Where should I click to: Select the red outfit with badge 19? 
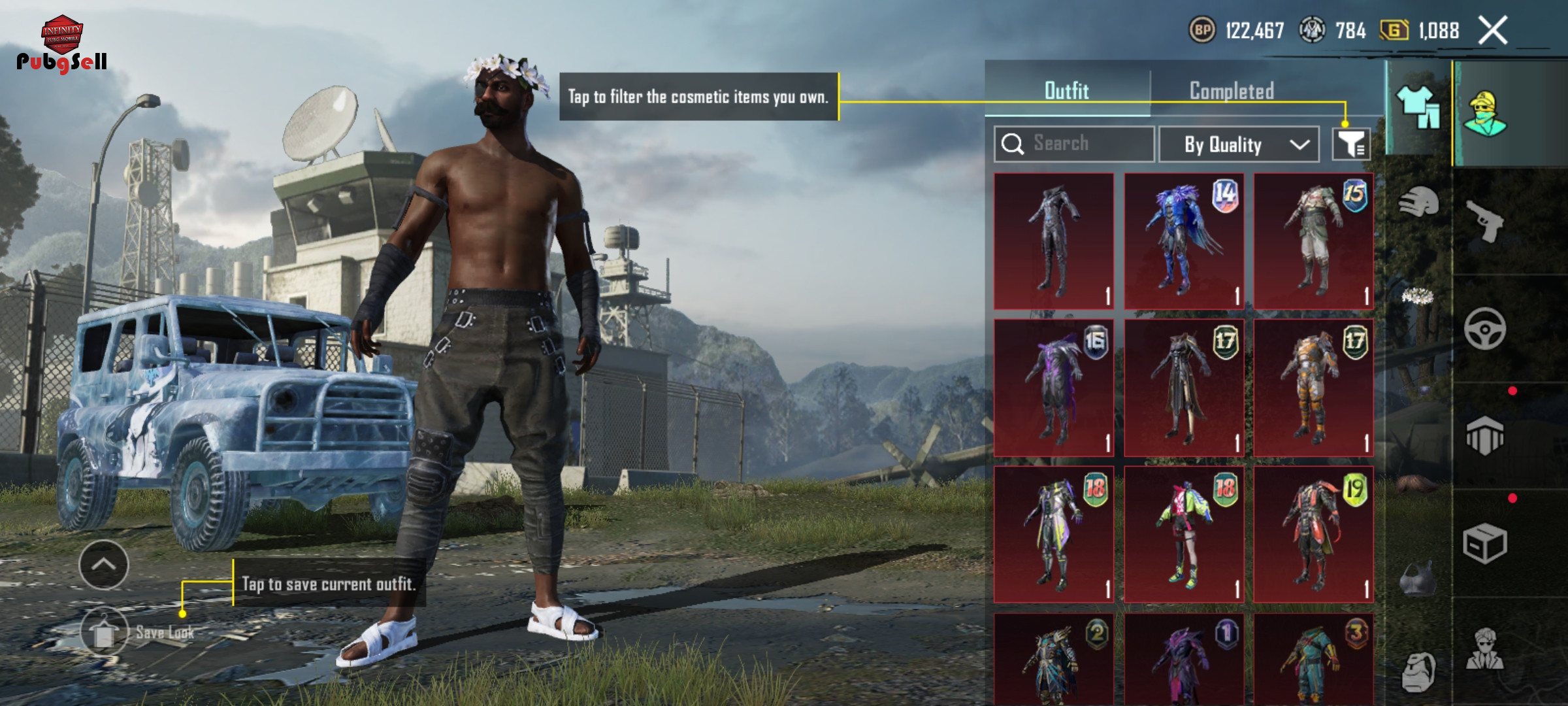1313,534
